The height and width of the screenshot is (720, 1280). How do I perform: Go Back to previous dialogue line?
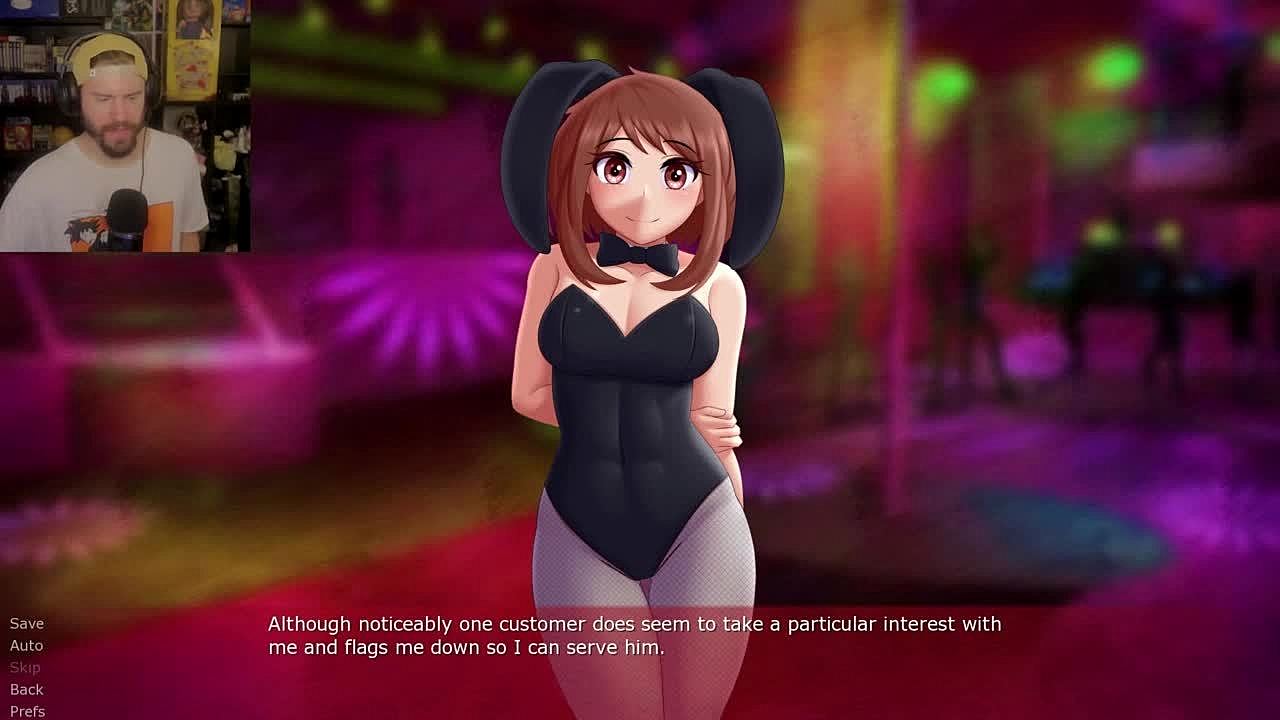pos(27,689)
